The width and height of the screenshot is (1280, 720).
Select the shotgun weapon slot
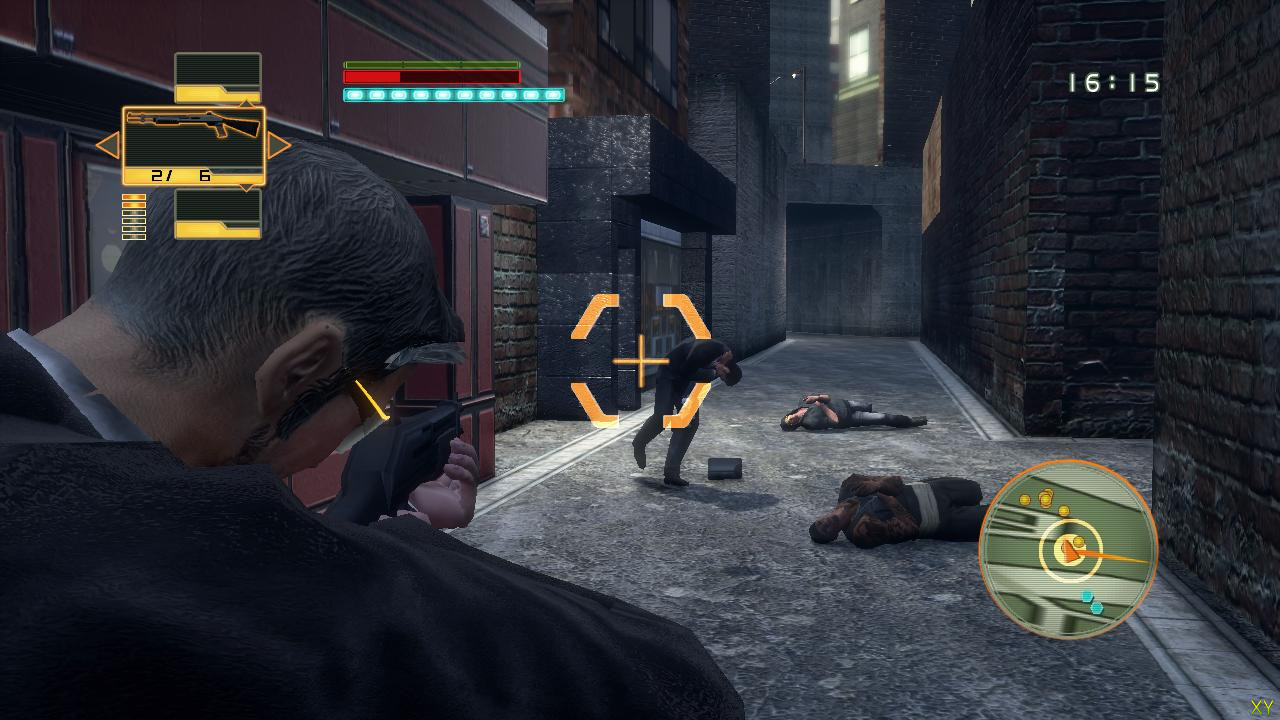pyautogui.click(x=194, y=145)
